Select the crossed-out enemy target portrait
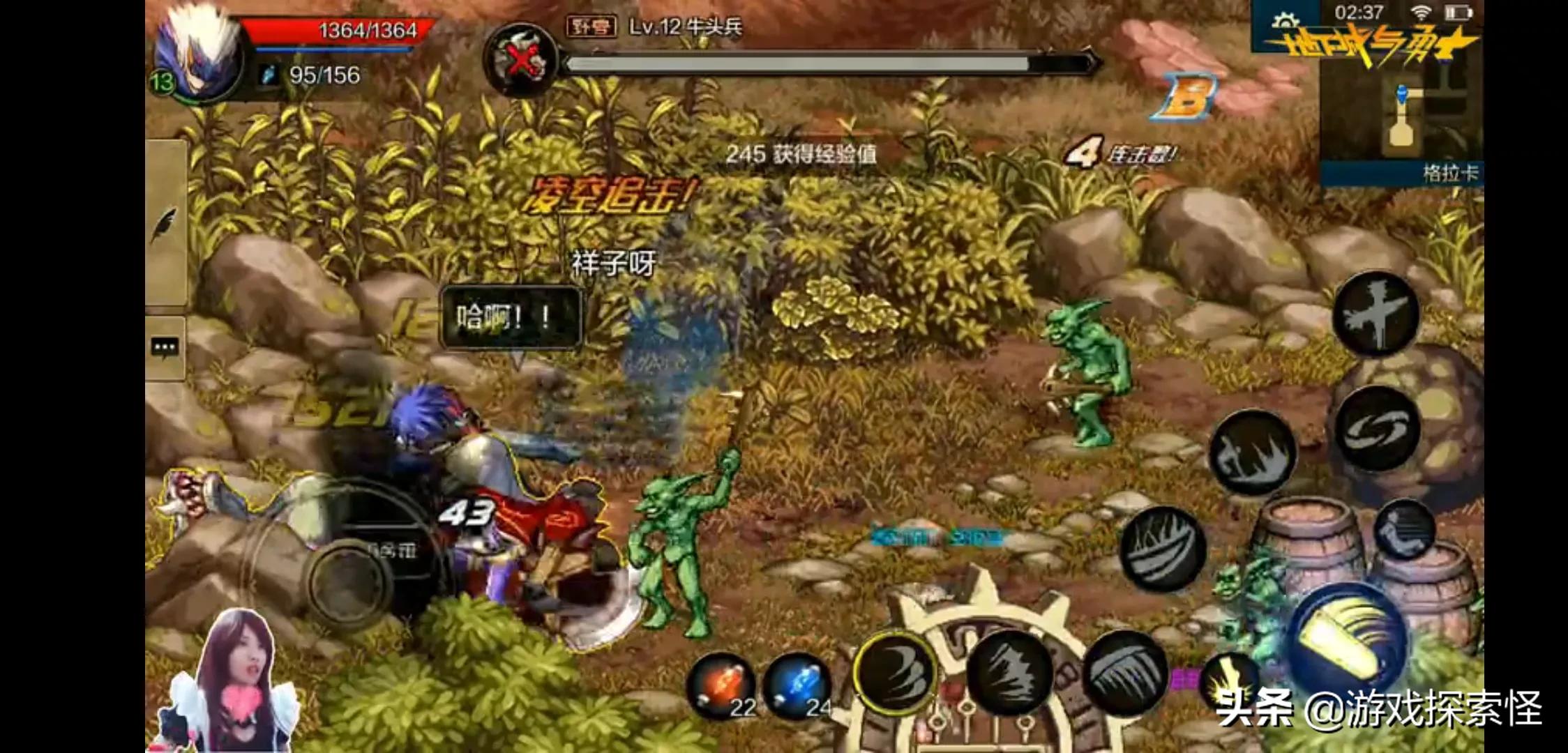Image resolution: width=1568 pixels, height=753 pixels. 521,61
